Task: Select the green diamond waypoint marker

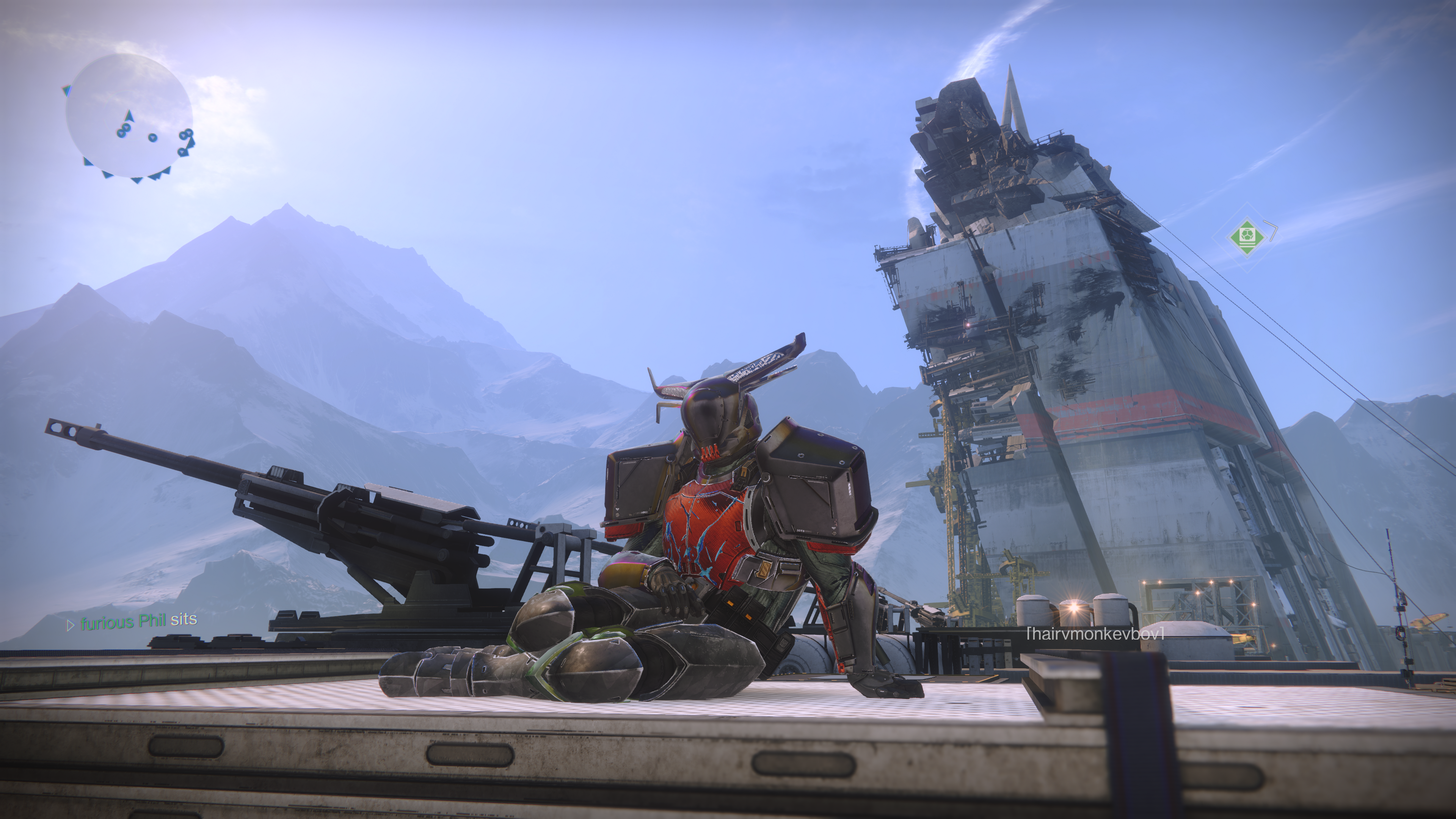Action: 1246,235
